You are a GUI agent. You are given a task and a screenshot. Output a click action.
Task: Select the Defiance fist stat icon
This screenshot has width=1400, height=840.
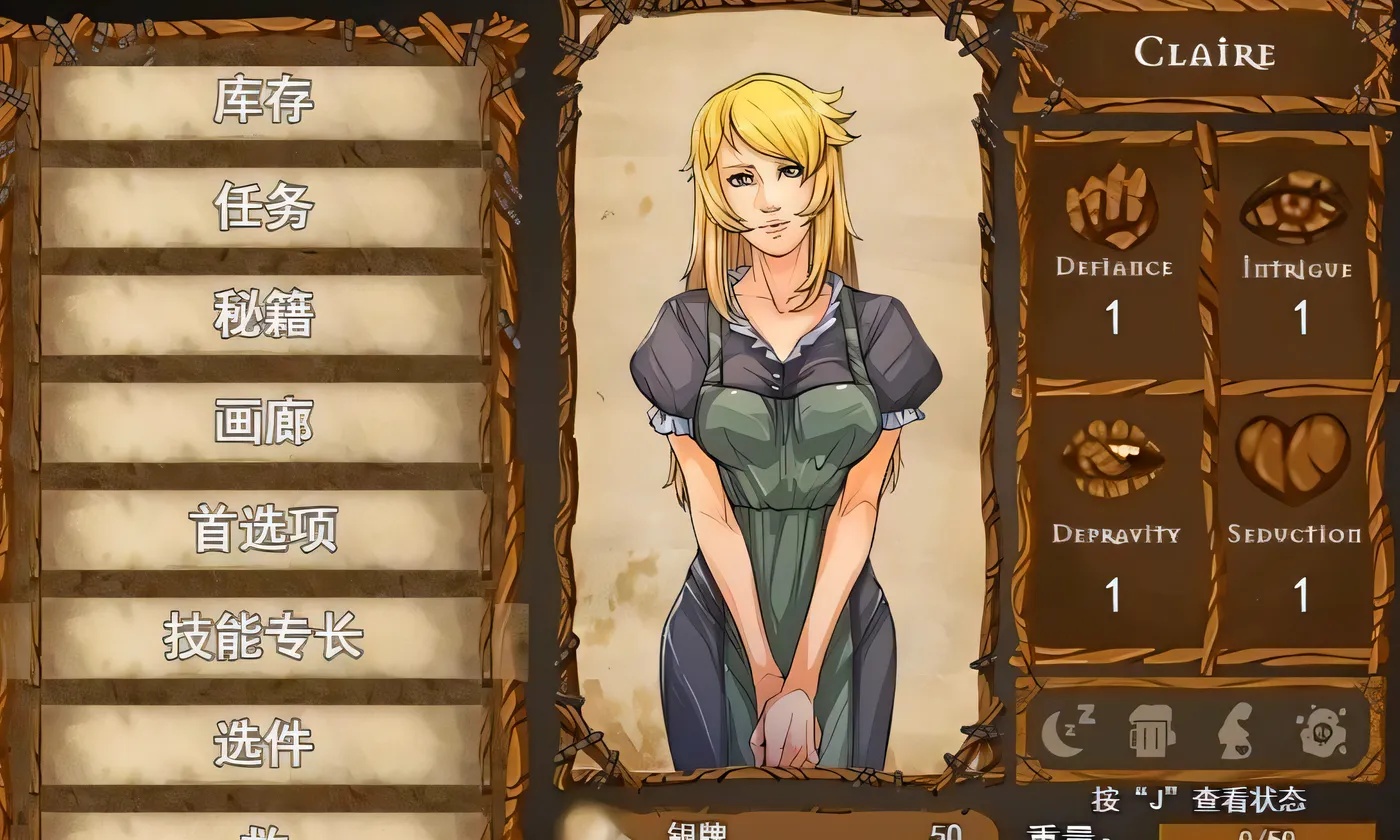1110,205
